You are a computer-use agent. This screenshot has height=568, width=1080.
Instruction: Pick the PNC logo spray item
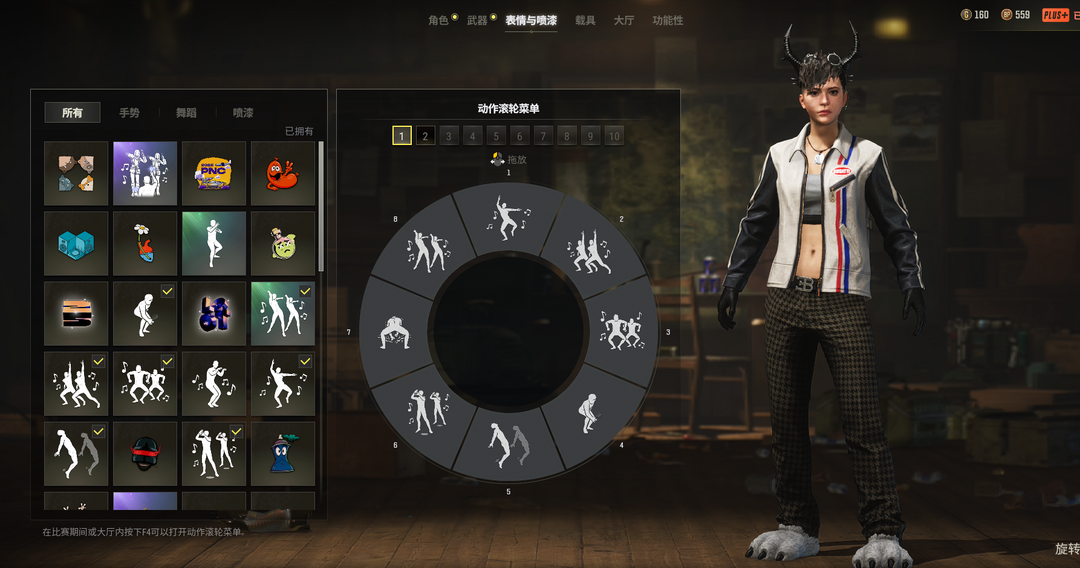tap(214, 173)
